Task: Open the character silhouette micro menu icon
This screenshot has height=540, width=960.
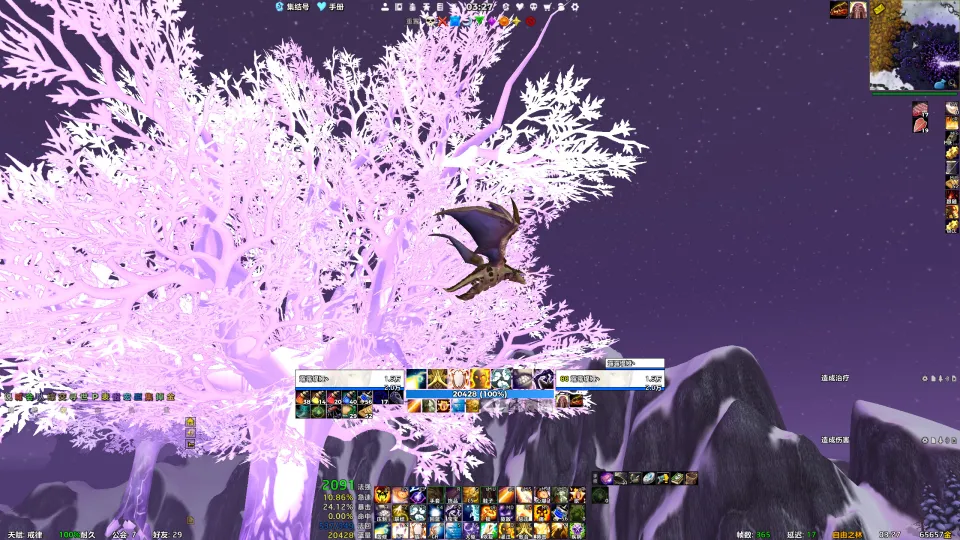Action: click(385, 7)
